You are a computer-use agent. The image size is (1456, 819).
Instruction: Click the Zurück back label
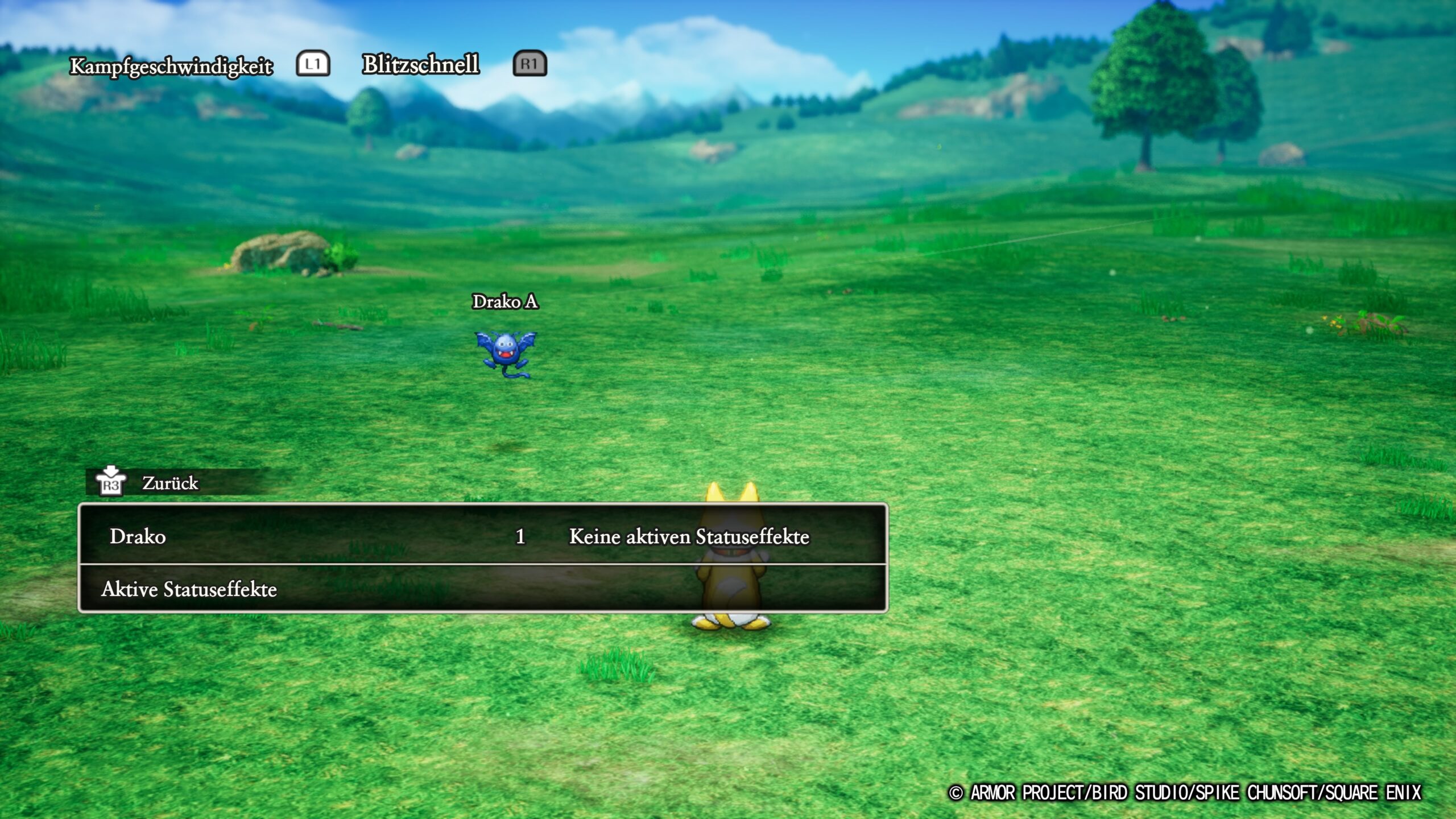click(169, 483)
